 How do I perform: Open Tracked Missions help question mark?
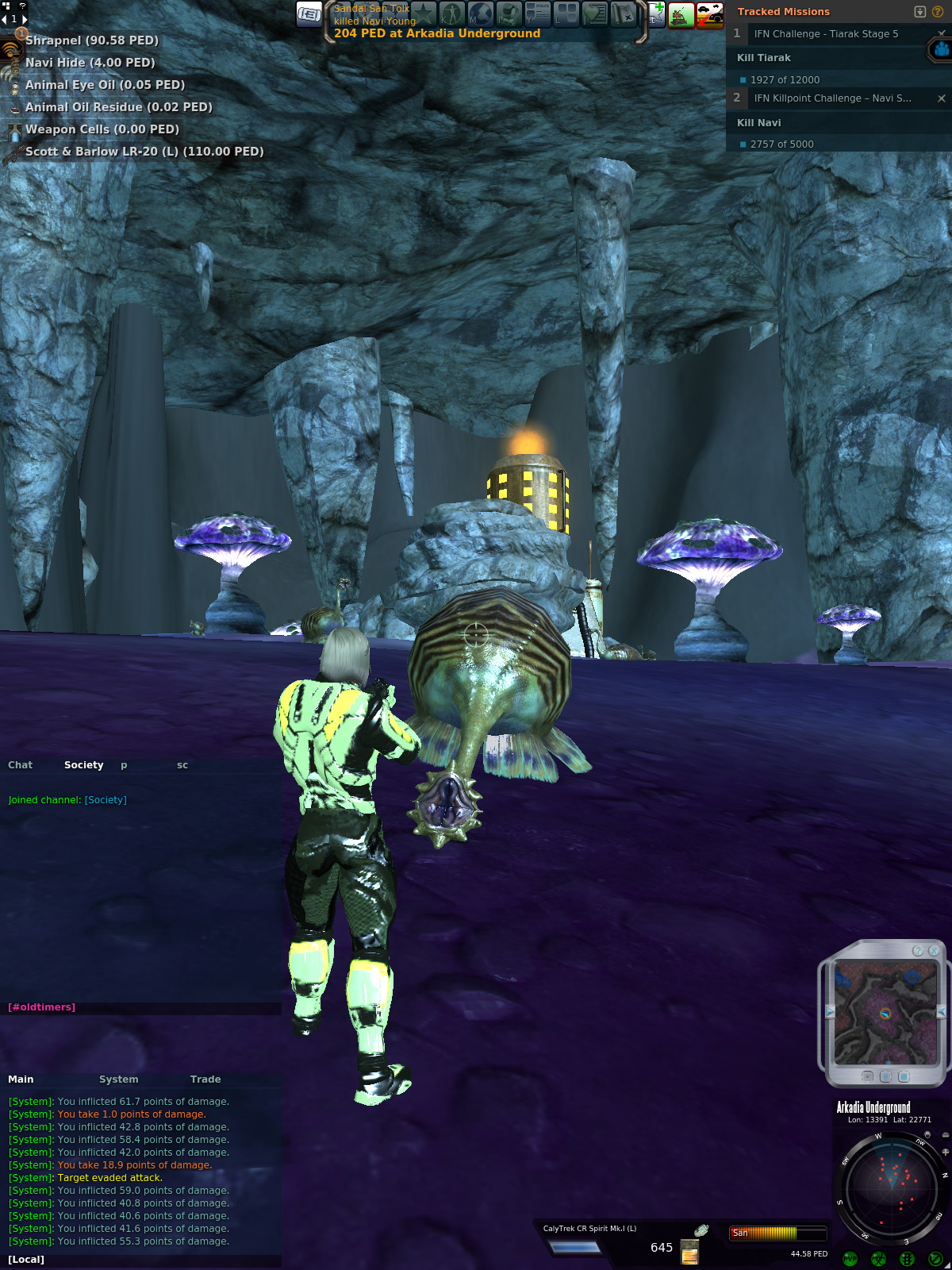938,12
